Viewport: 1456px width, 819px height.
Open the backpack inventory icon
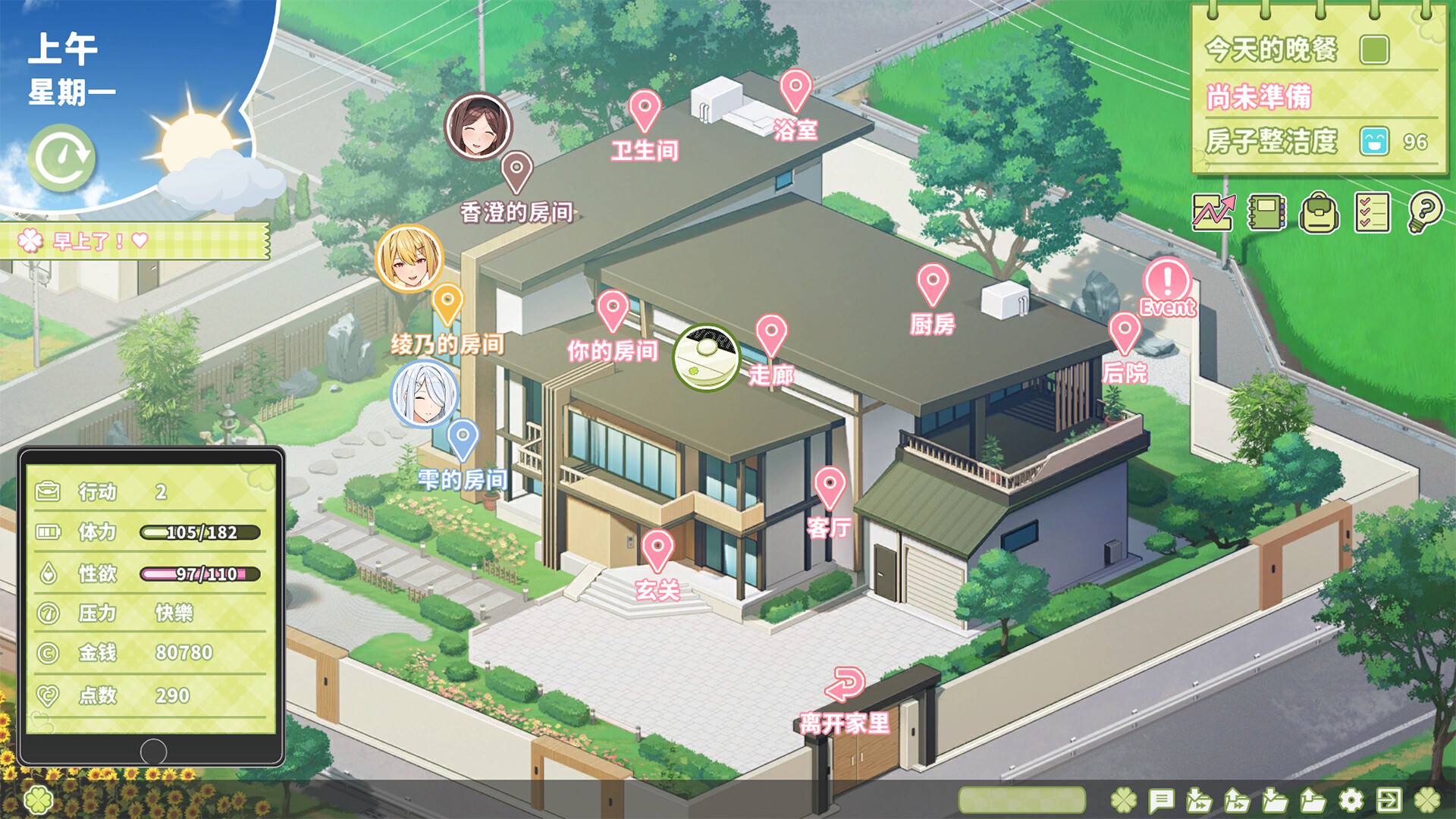tap(1318, 215)
